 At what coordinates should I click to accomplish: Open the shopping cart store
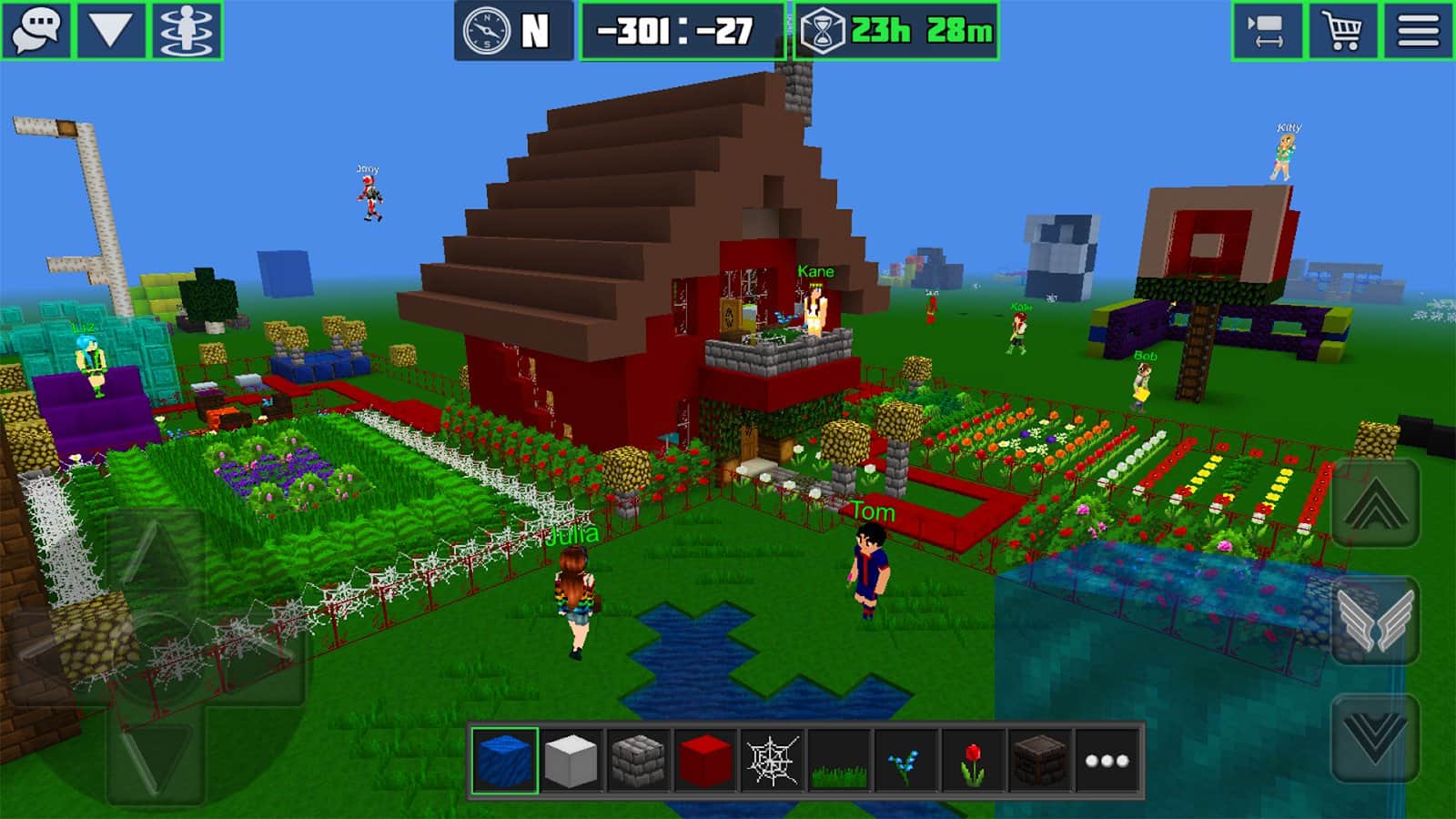click(1343, 31)
